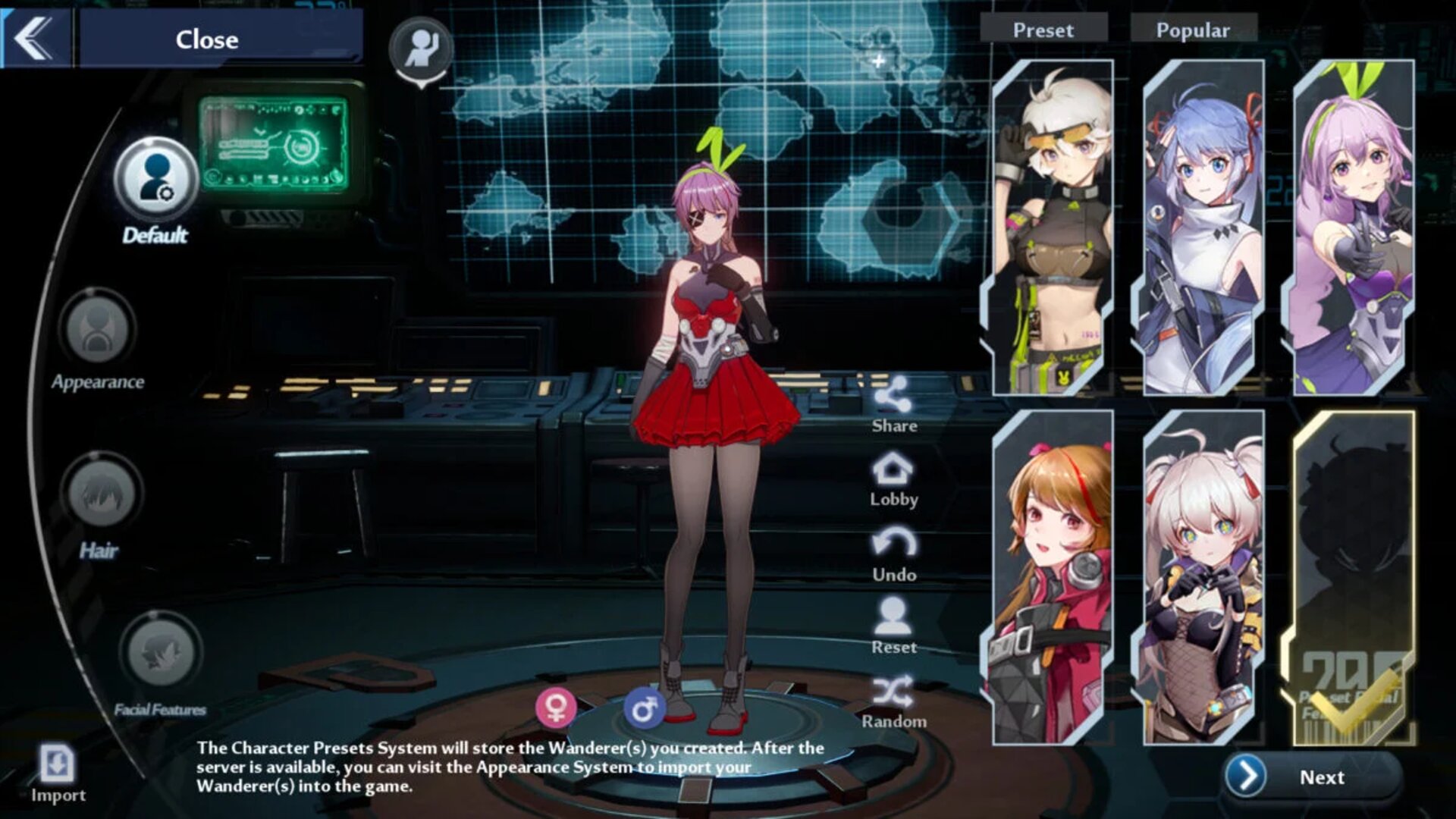The width and height of the screenshot is (1456, 819).
Task: Import a character preset
Action: pyautogui.click(x=58, y=766)
